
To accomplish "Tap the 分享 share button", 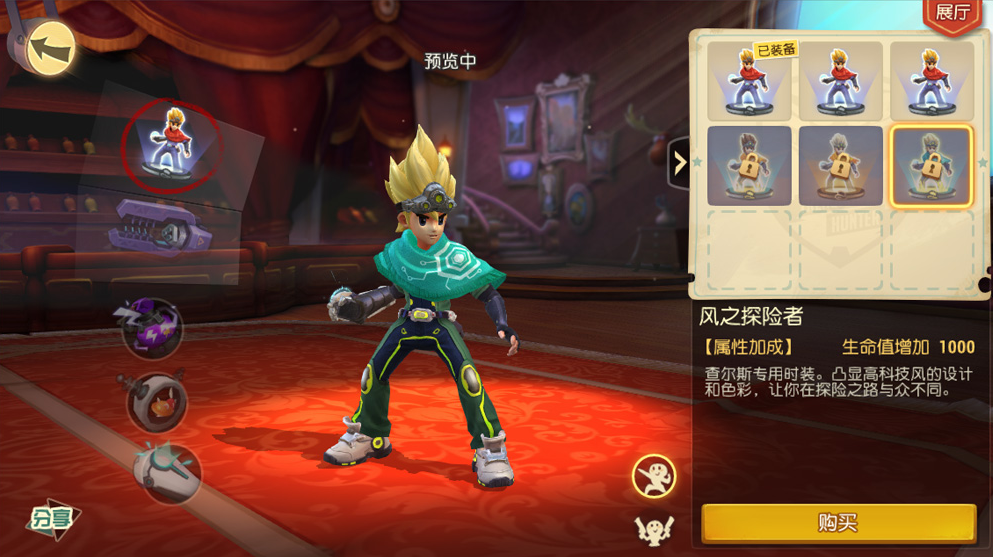I will click(x=52, y=517).
